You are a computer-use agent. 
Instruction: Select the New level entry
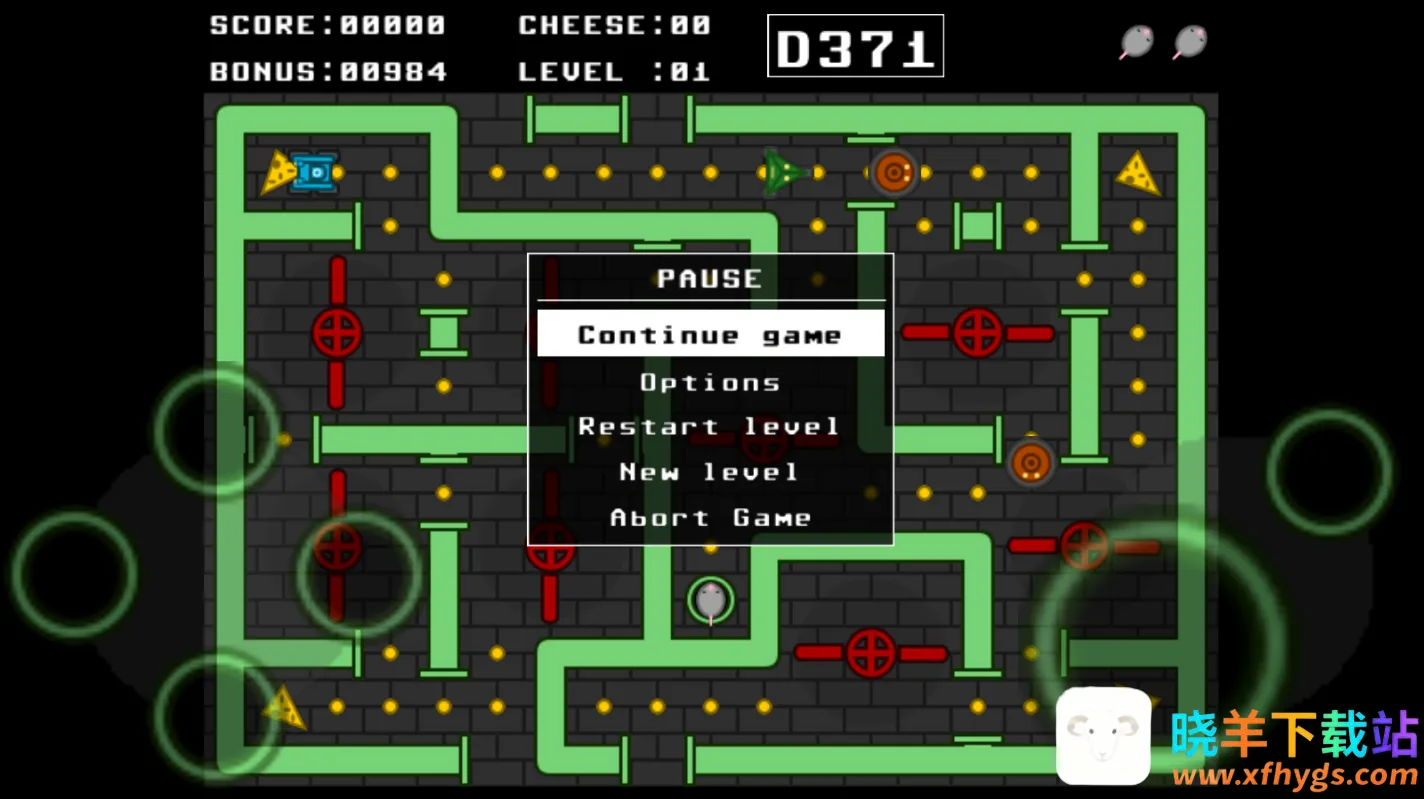710,472
